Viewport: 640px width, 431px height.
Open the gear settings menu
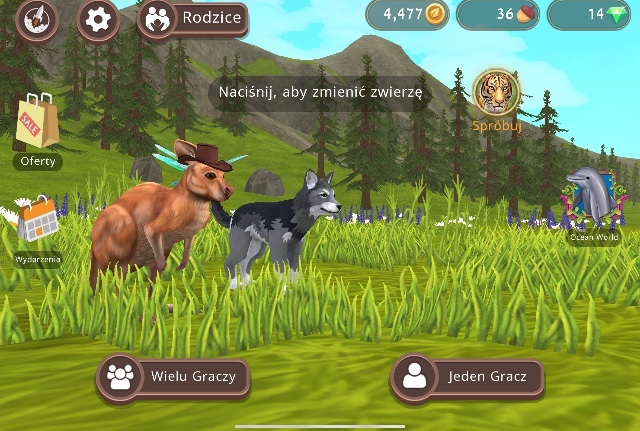97,19
